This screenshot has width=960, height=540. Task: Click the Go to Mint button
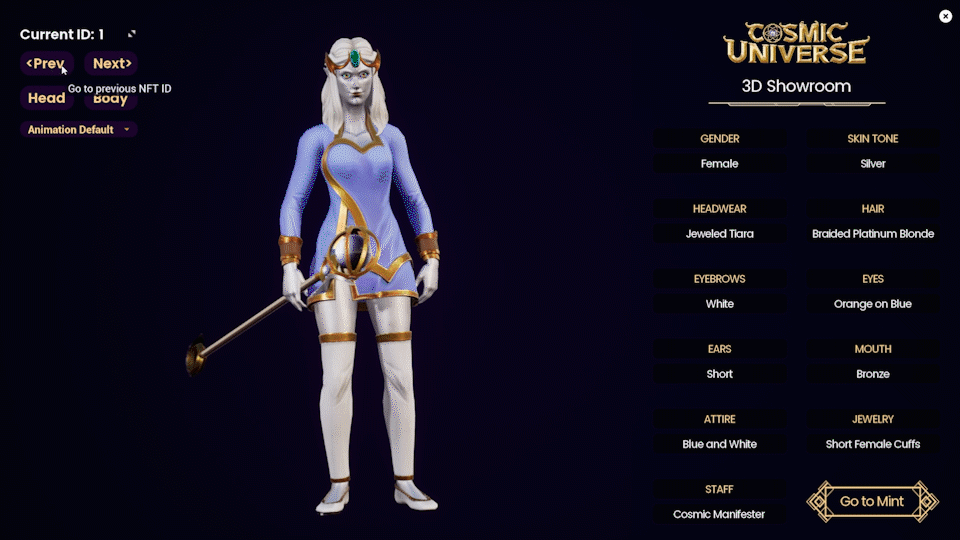tap(872, 502)
